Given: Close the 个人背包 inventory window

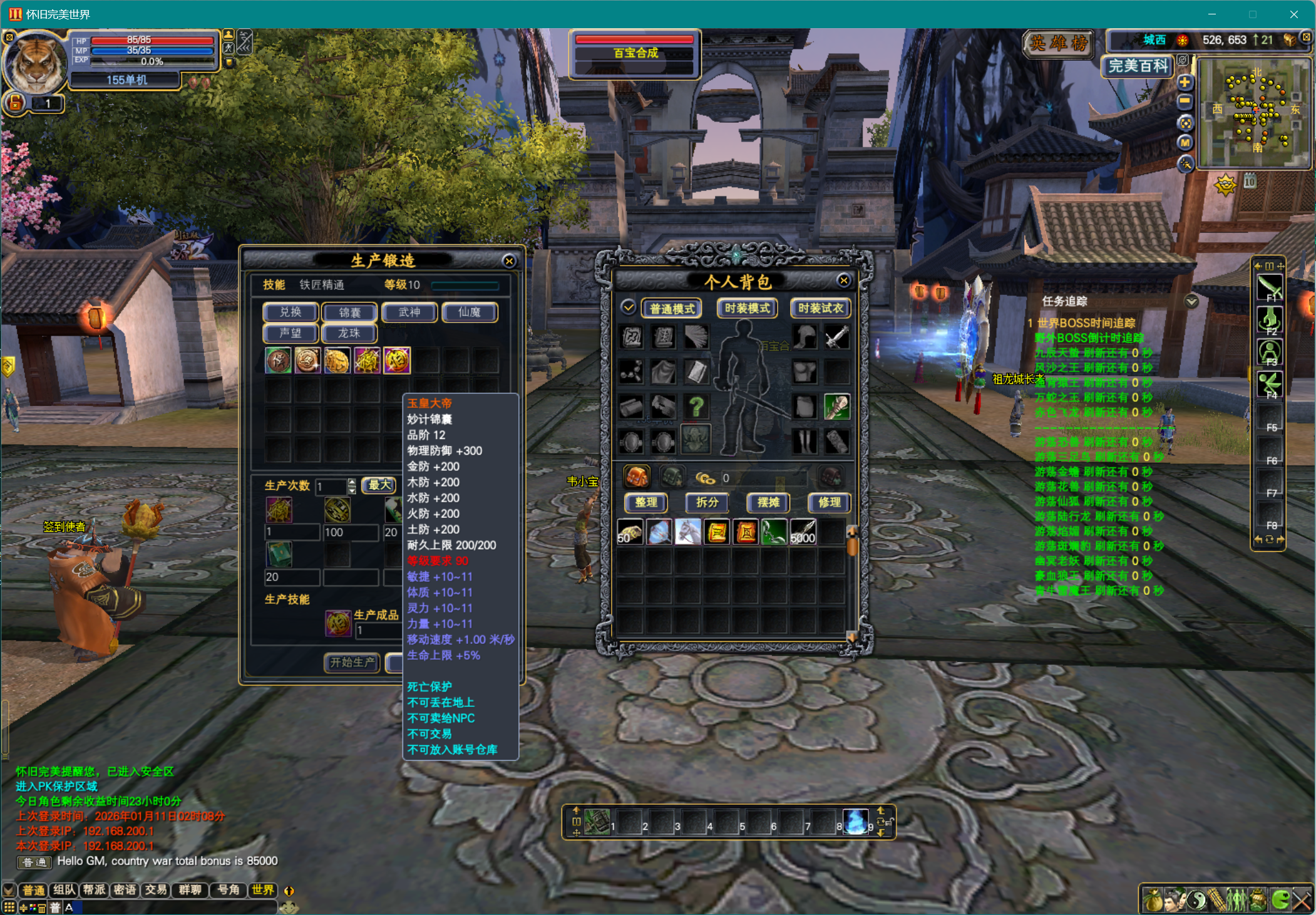Looking at the screenshot, I should [x=843, y=281].
